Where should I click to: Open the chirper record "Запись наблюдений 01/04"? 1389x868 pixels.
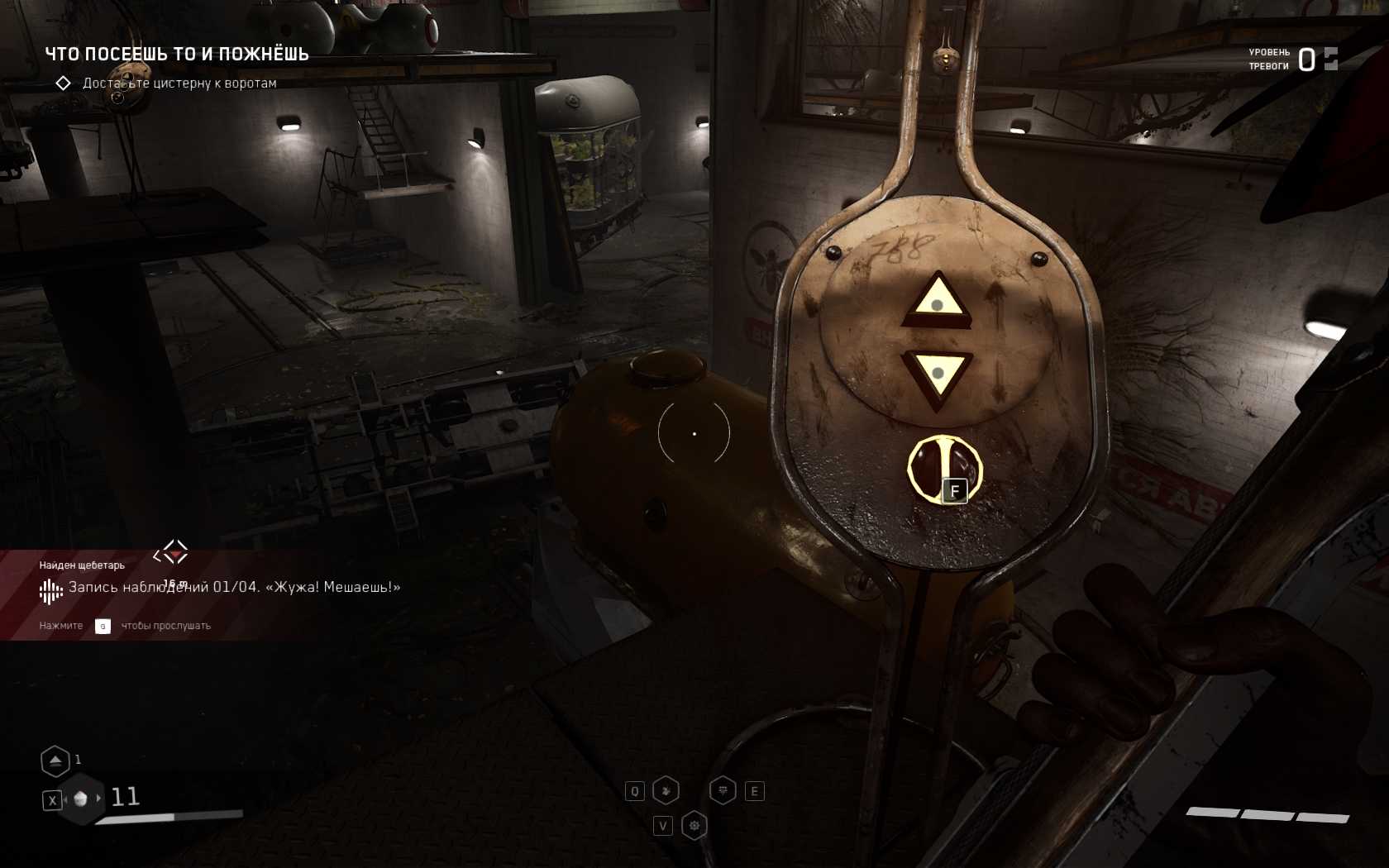[234, 587]
